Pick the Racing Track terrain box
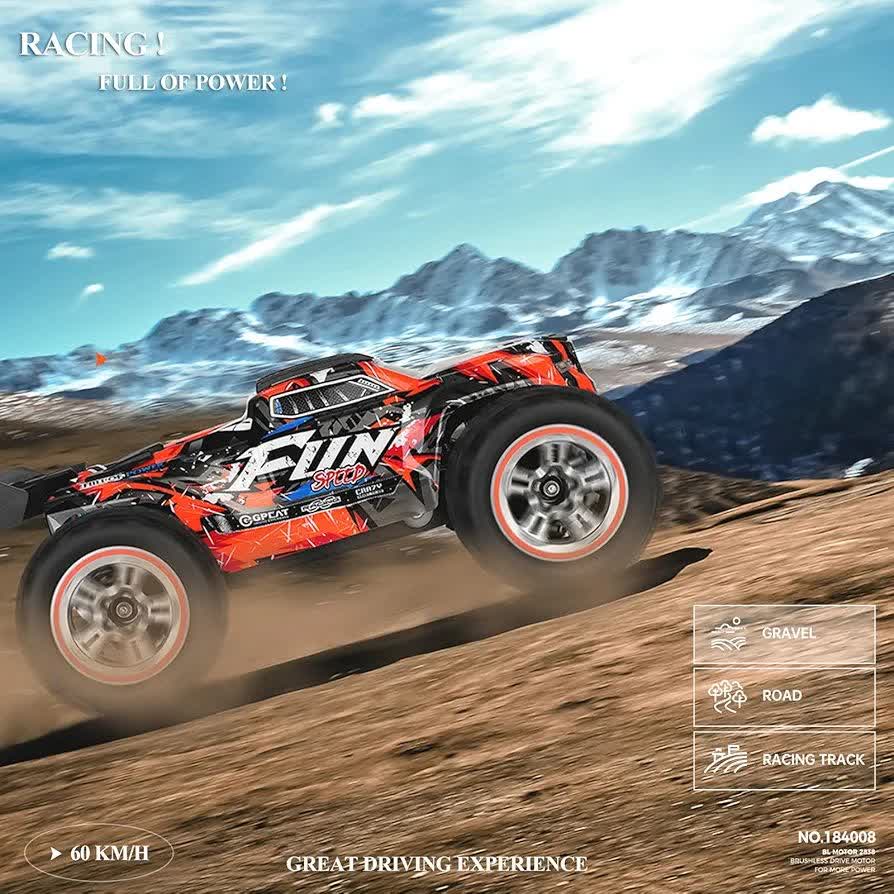Screen dimensions: 894x894 coord(784,760)
